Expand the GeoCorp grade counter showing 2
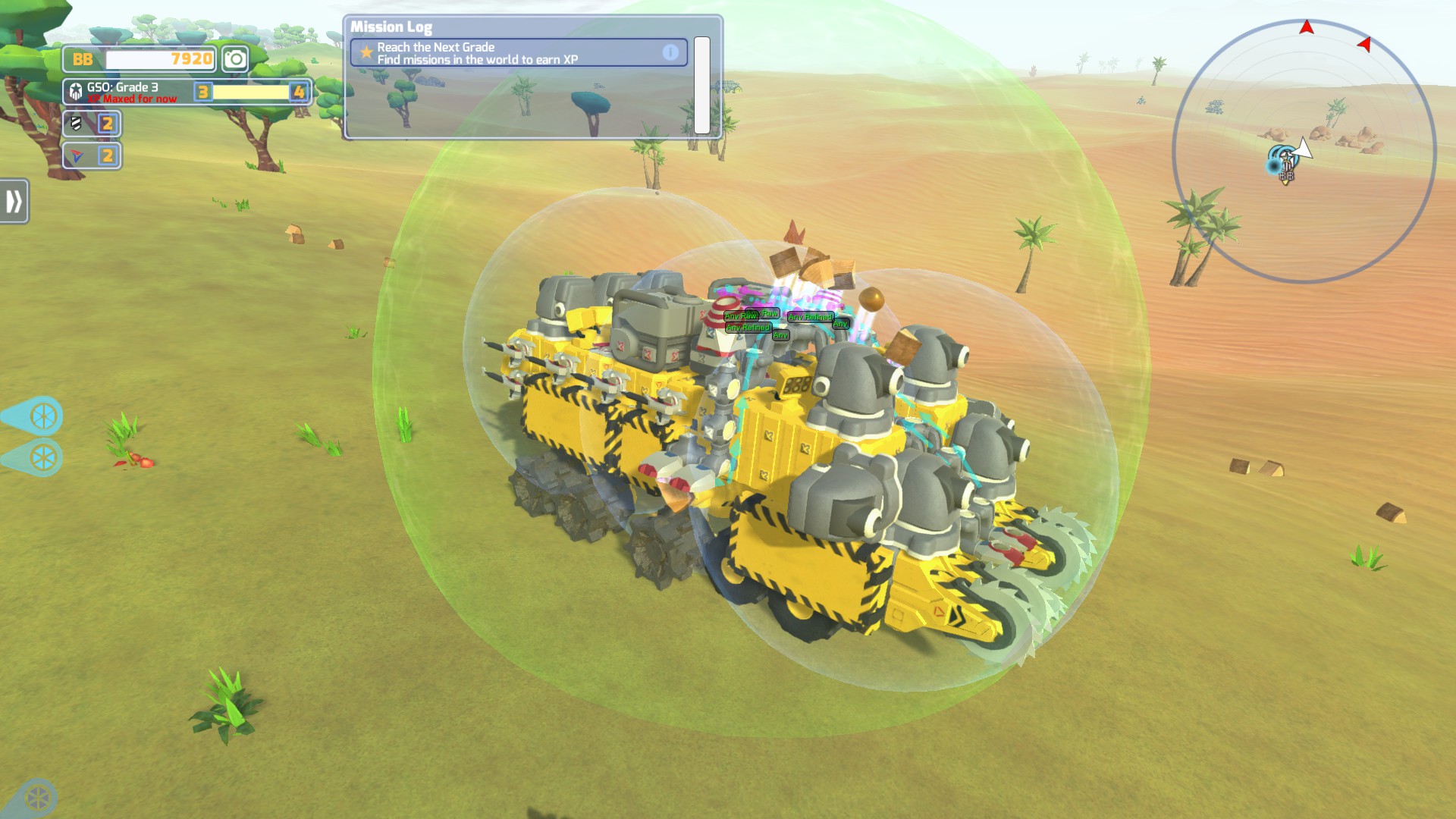1456x819 pixels. click(108, 124)
